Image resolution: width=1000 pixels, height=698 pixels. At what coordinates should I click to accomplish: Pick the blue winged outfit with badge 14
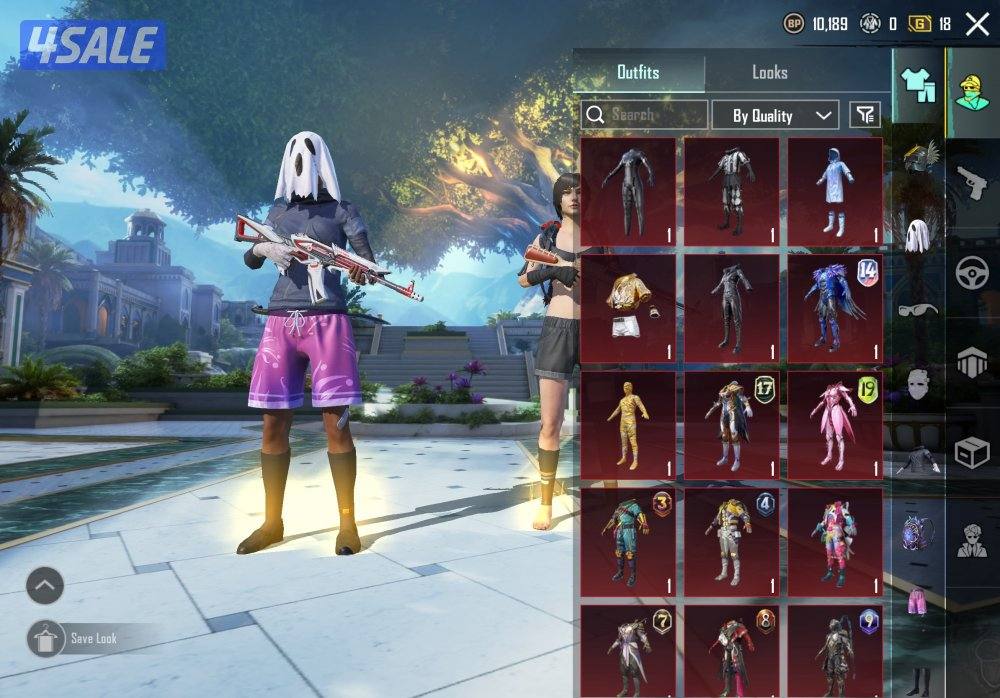[x=835, y=307]
